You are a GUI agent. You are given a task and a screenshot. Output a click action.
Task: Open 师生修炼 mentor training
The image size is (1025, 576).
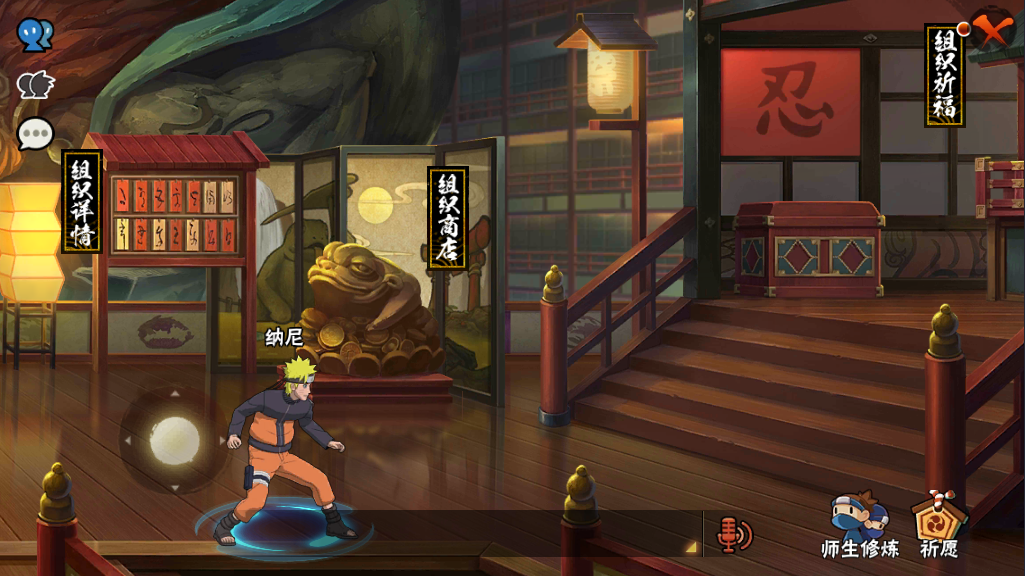[x=859, y=524]
